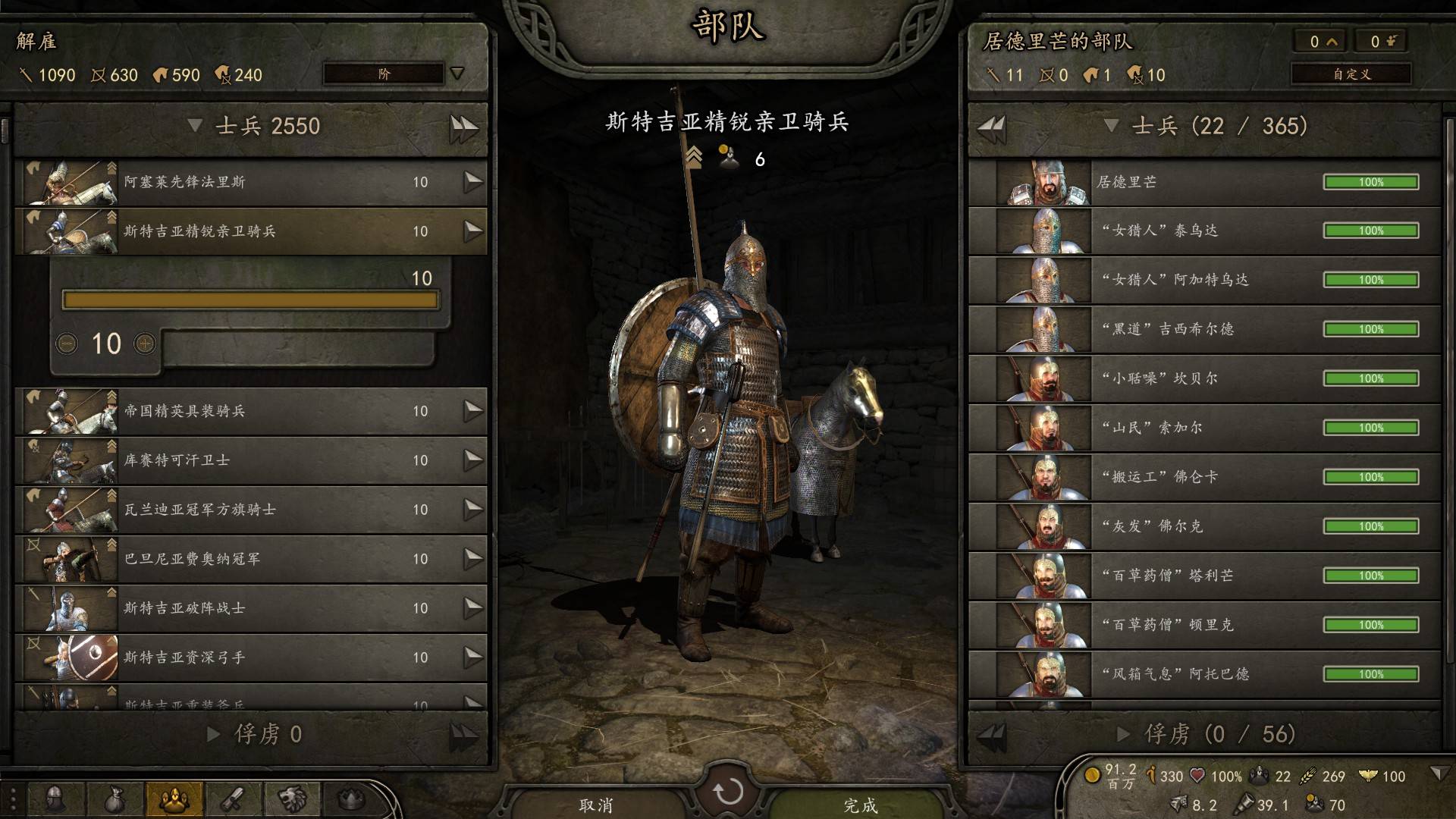Select the 阿塞莱先锋法里斯 troop row

250,182
